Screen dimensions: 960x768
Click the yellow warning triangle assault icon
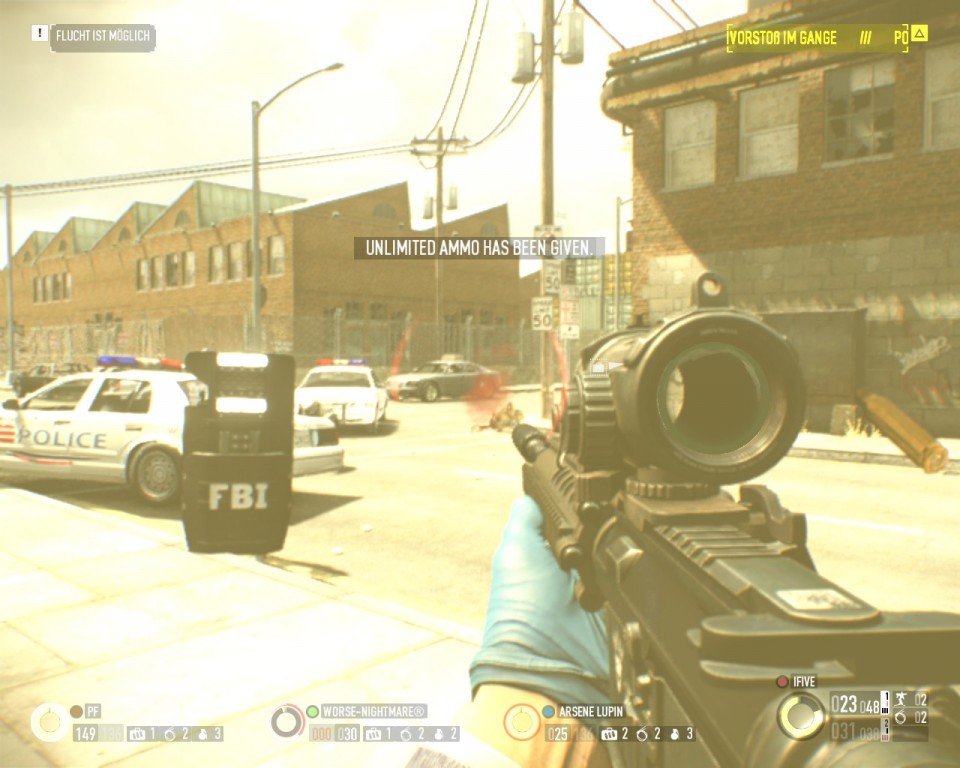[x=919, y=34]
